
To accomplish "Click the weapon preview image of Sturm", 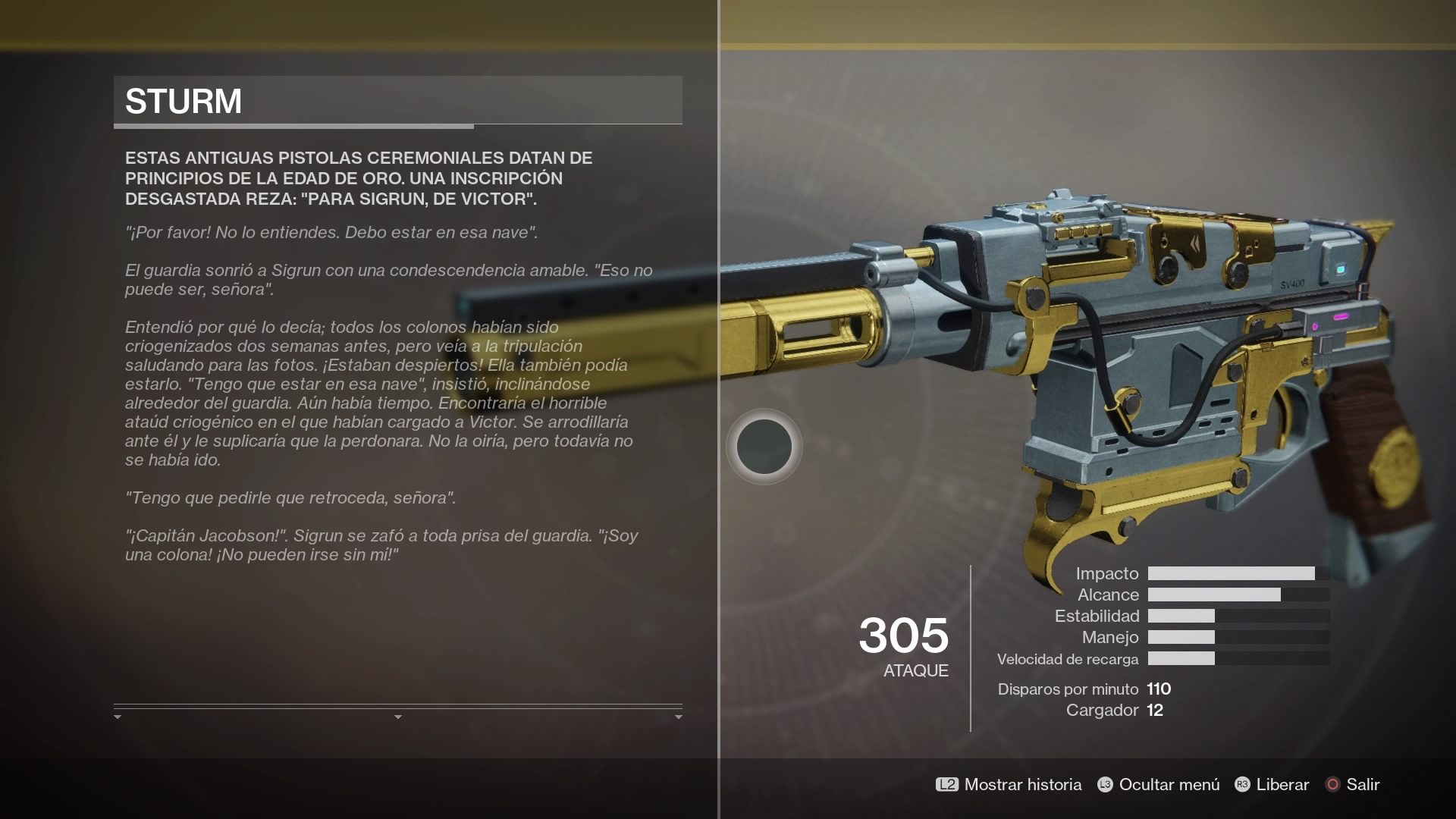I will 1137,341.
